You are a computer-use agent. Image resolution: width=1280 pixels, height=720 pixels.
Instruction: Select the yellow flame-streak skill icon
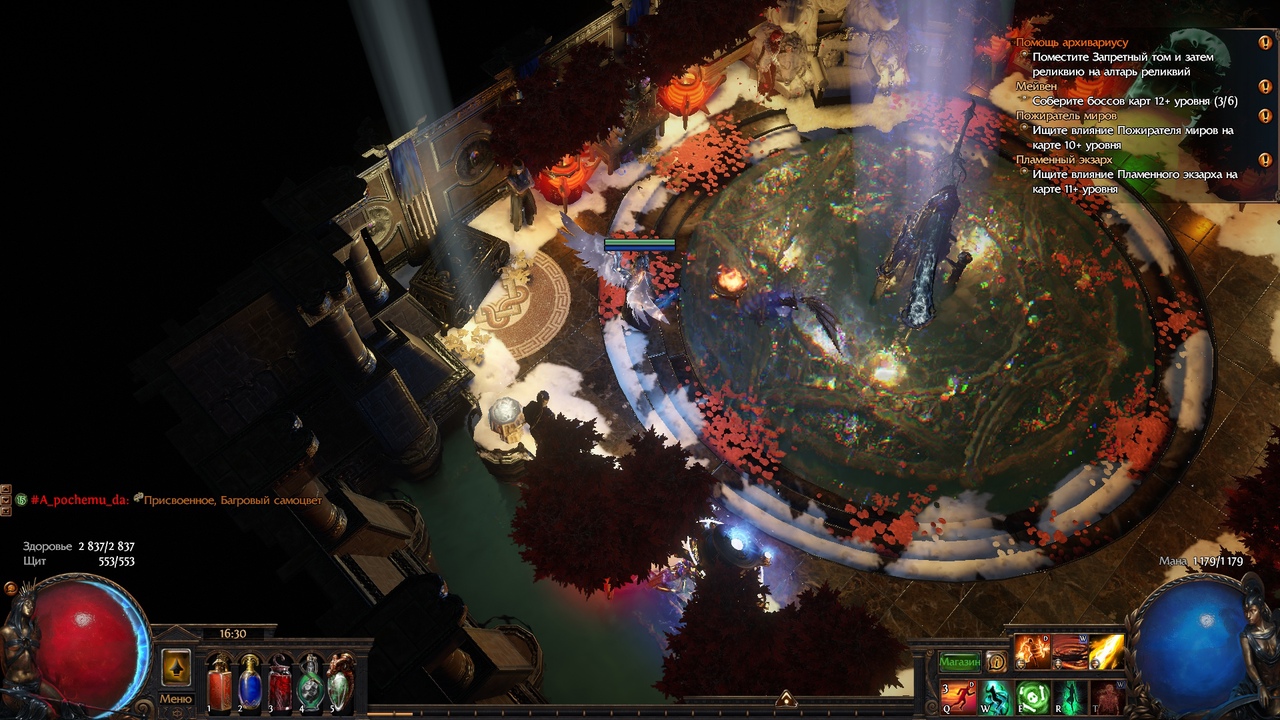[1106, 652]
